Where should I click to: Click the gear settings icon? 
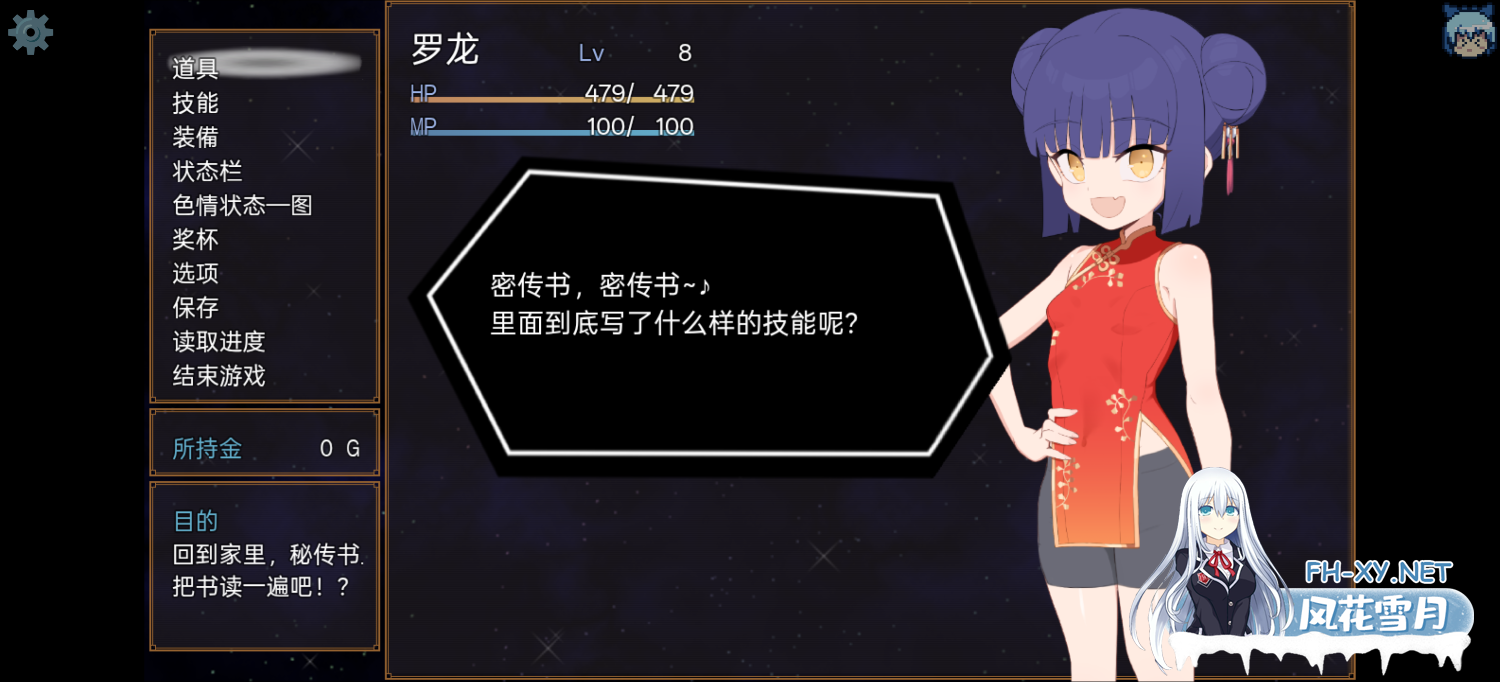coord(30,33)
